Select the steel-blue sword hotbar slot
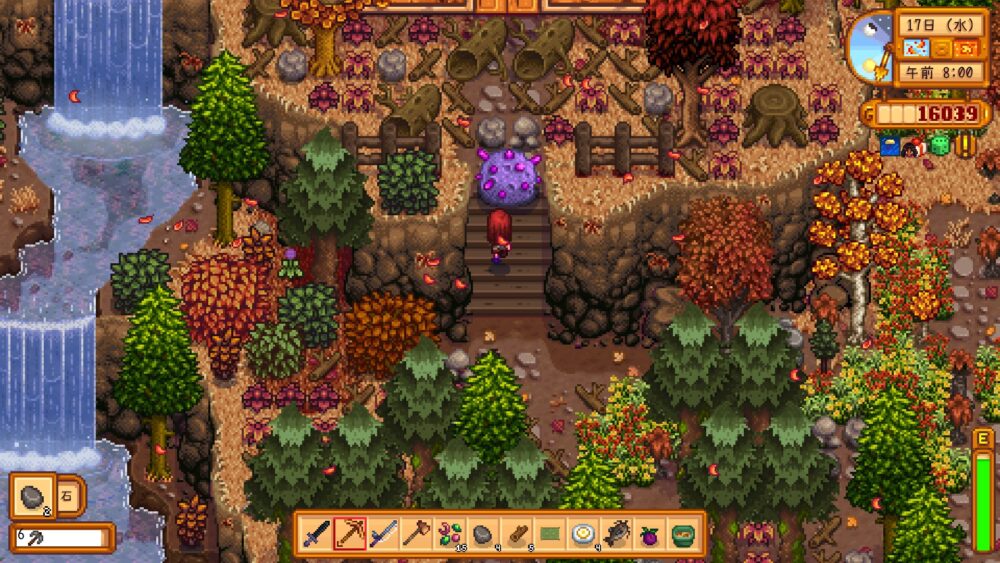The width and height of the screenshot is (1000, 563). pyautogui.click(x=383, y=534)
